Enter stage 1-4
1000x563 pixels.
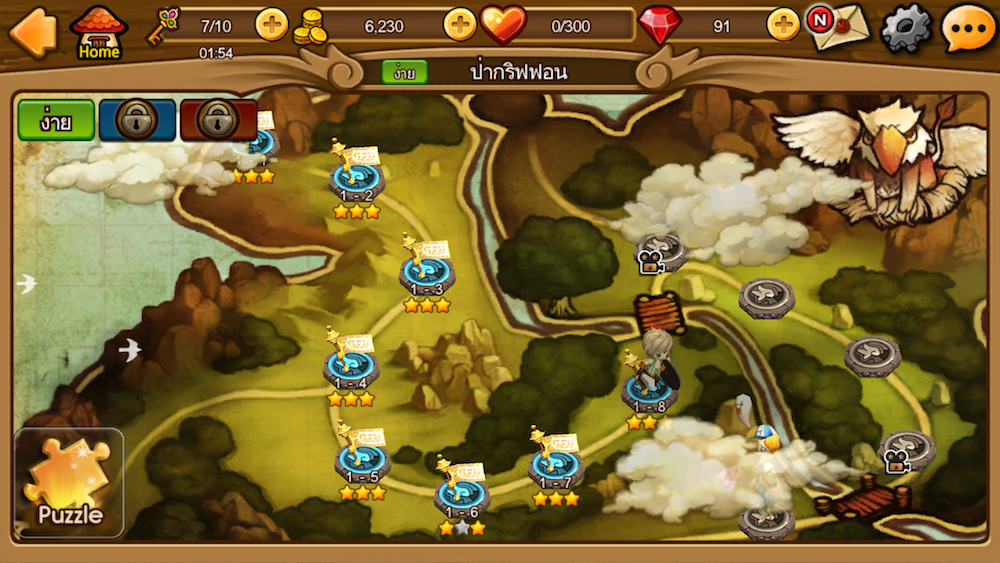(351, 368)
